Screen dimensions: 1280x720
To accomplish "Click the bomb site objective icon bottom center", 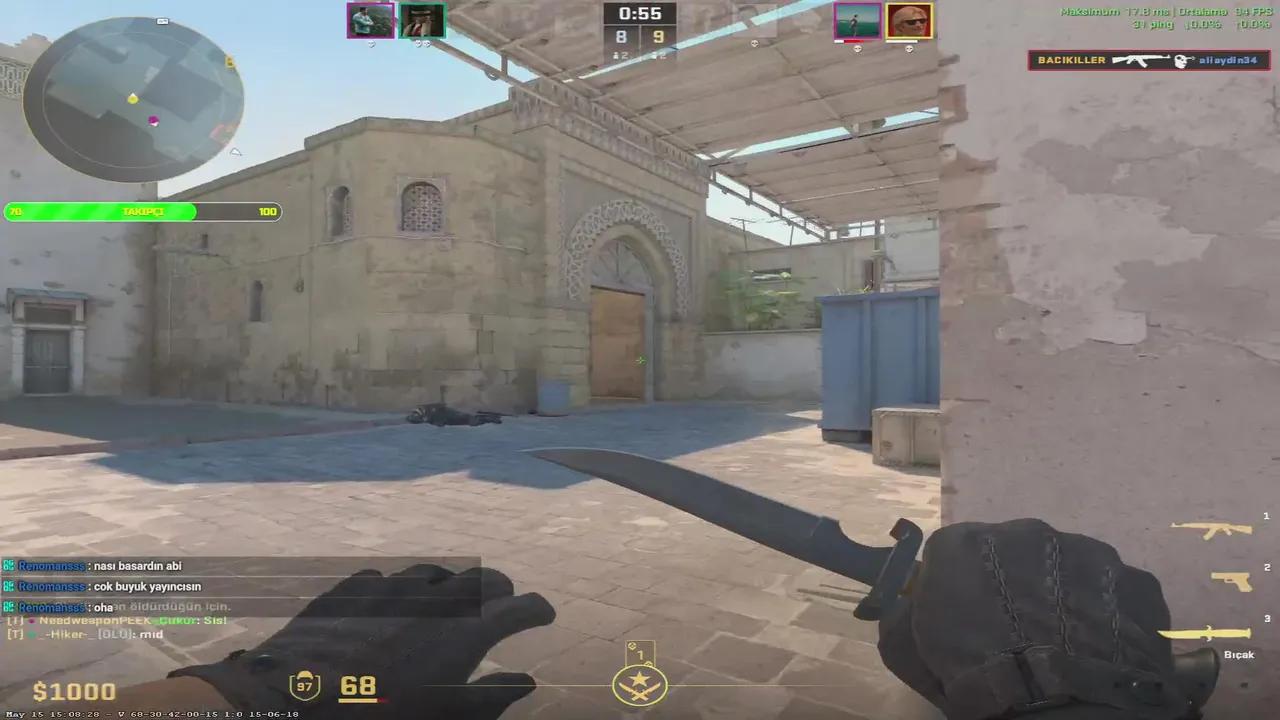I will click(639, 684).
